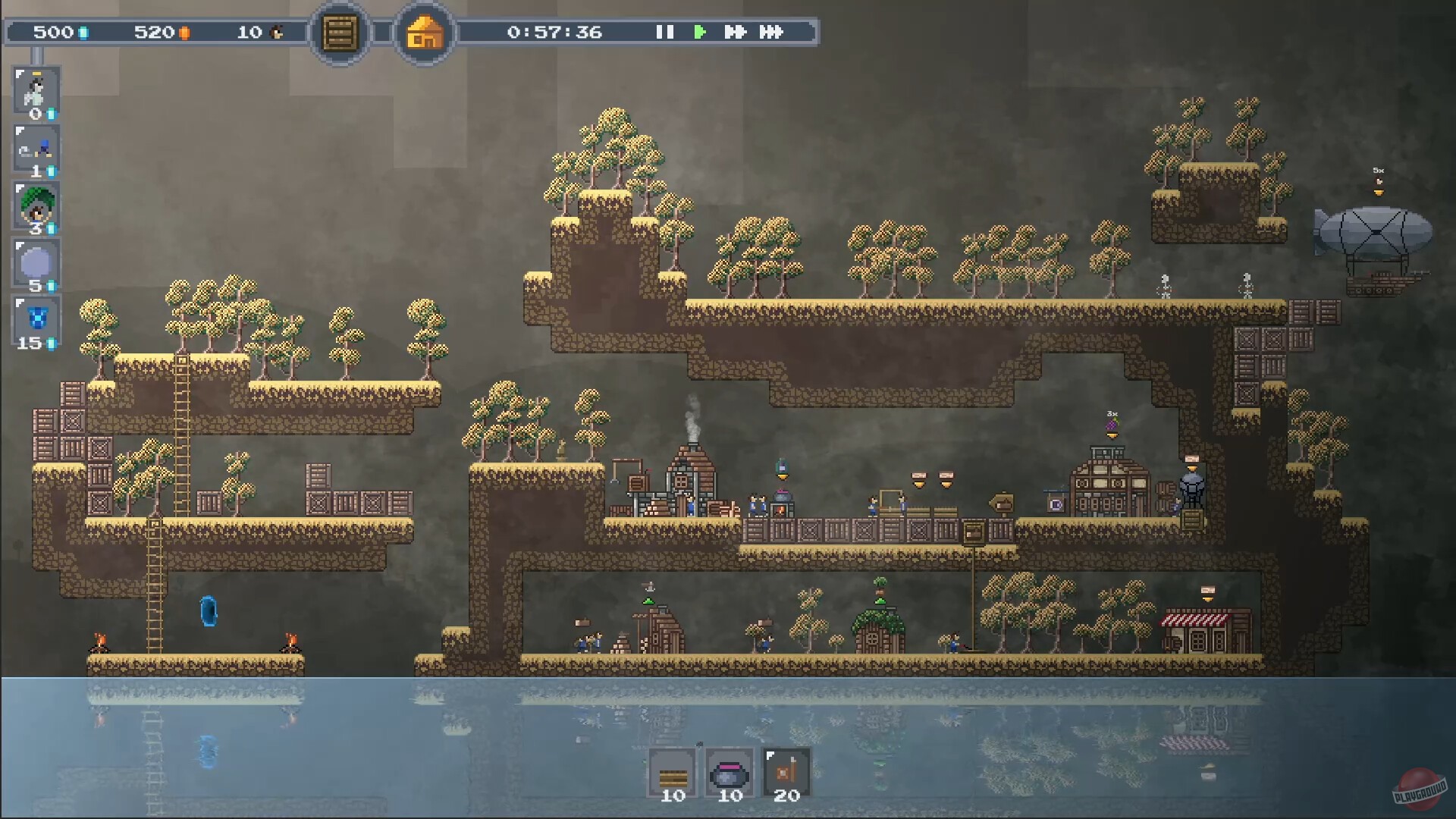Open the wooden crate menu button
This screenshot has width=1456, height=819.
click(x=340, y=33)
